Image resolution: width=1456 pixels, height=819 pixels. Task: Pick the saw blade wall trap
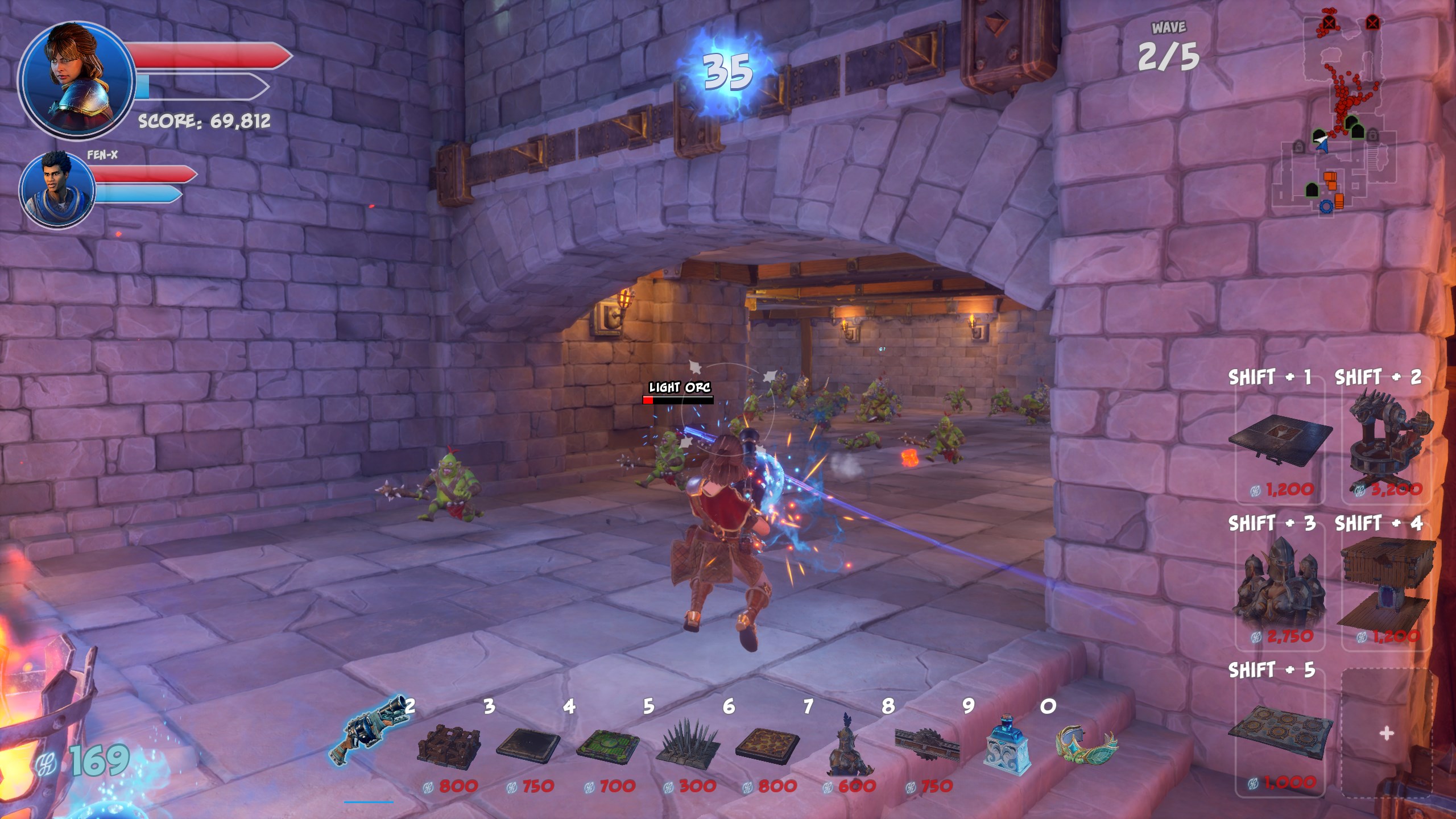[926, 745]
